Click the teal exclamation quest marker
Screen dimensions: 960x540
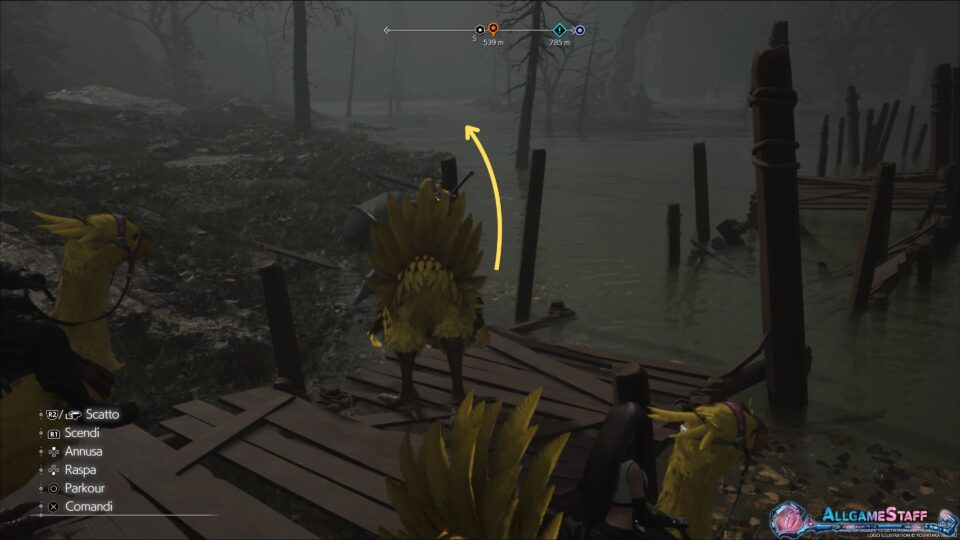[559, 30]
